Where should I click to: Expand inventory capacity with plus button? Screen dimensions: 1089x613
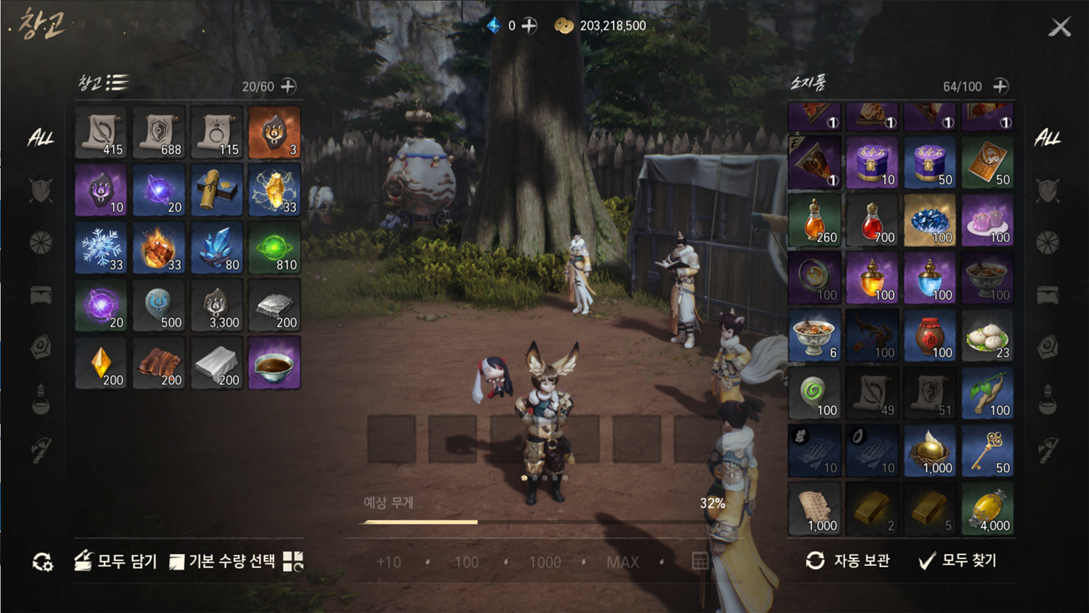1000,86
